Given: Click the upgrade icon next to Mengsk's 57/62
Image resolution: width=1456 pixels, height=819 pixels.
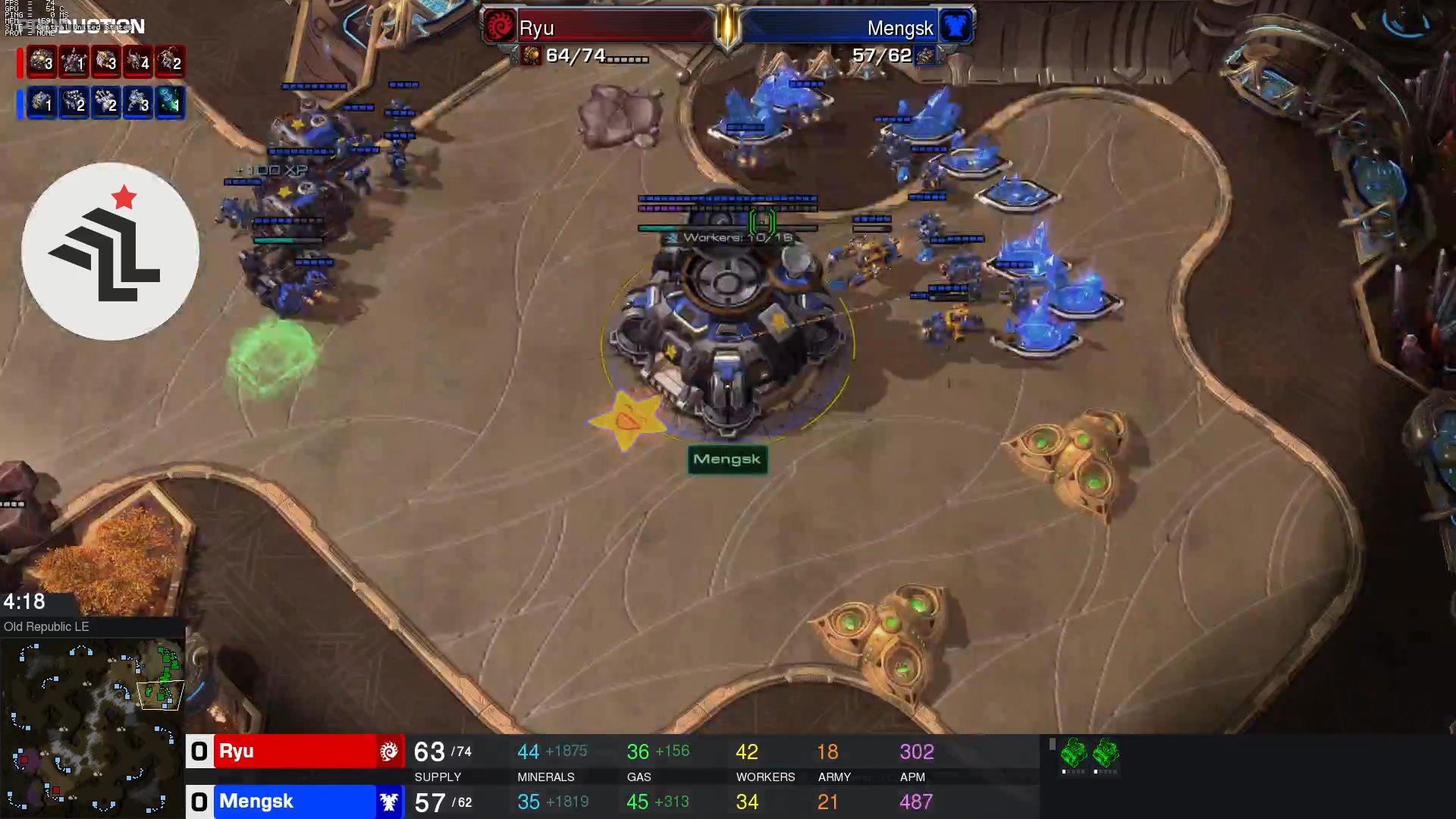Looking at the screenshot, I should pos(924,57).
